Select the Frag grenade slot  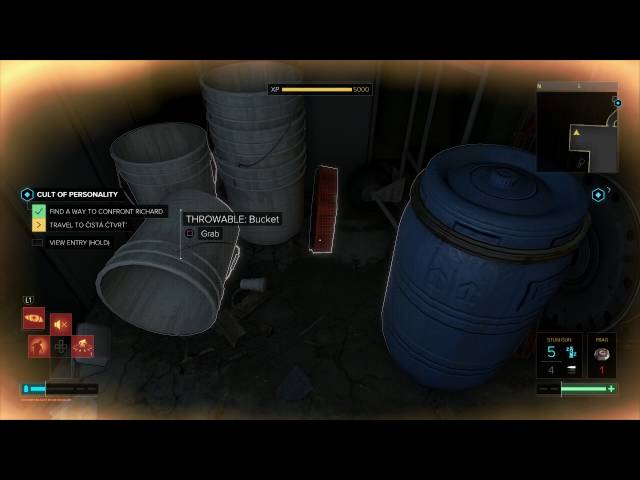coord(602,355)
